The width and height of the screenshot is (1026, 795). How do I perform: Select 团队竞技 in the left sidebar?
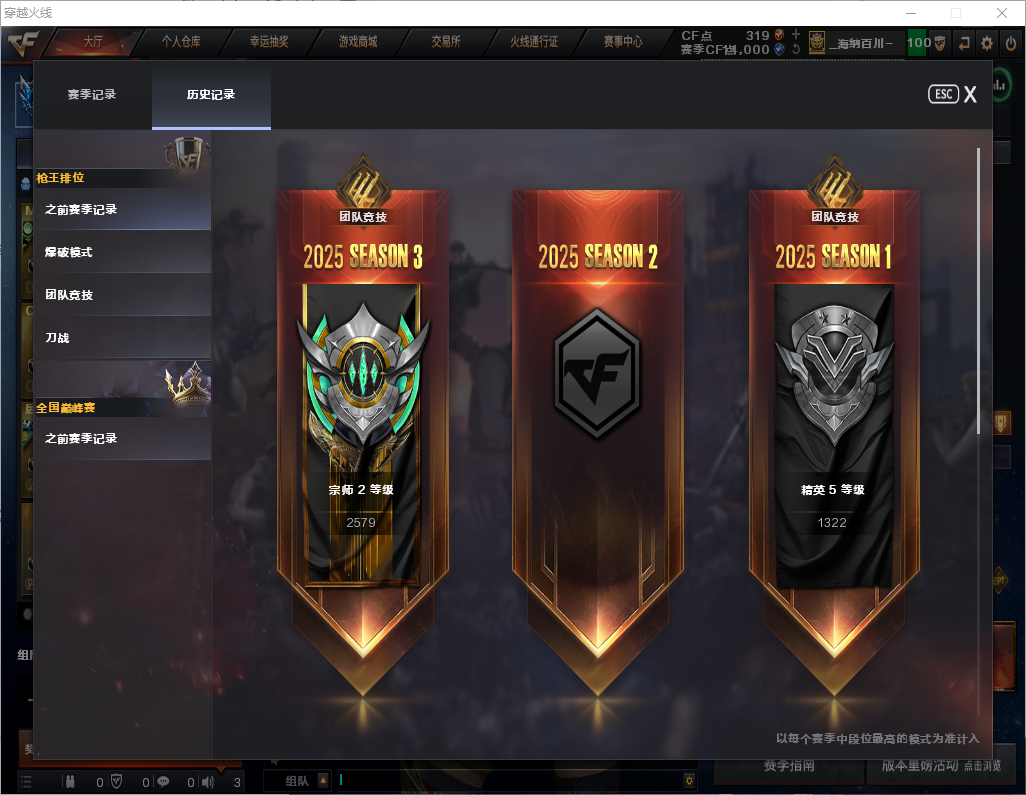[x=122, y=296]
